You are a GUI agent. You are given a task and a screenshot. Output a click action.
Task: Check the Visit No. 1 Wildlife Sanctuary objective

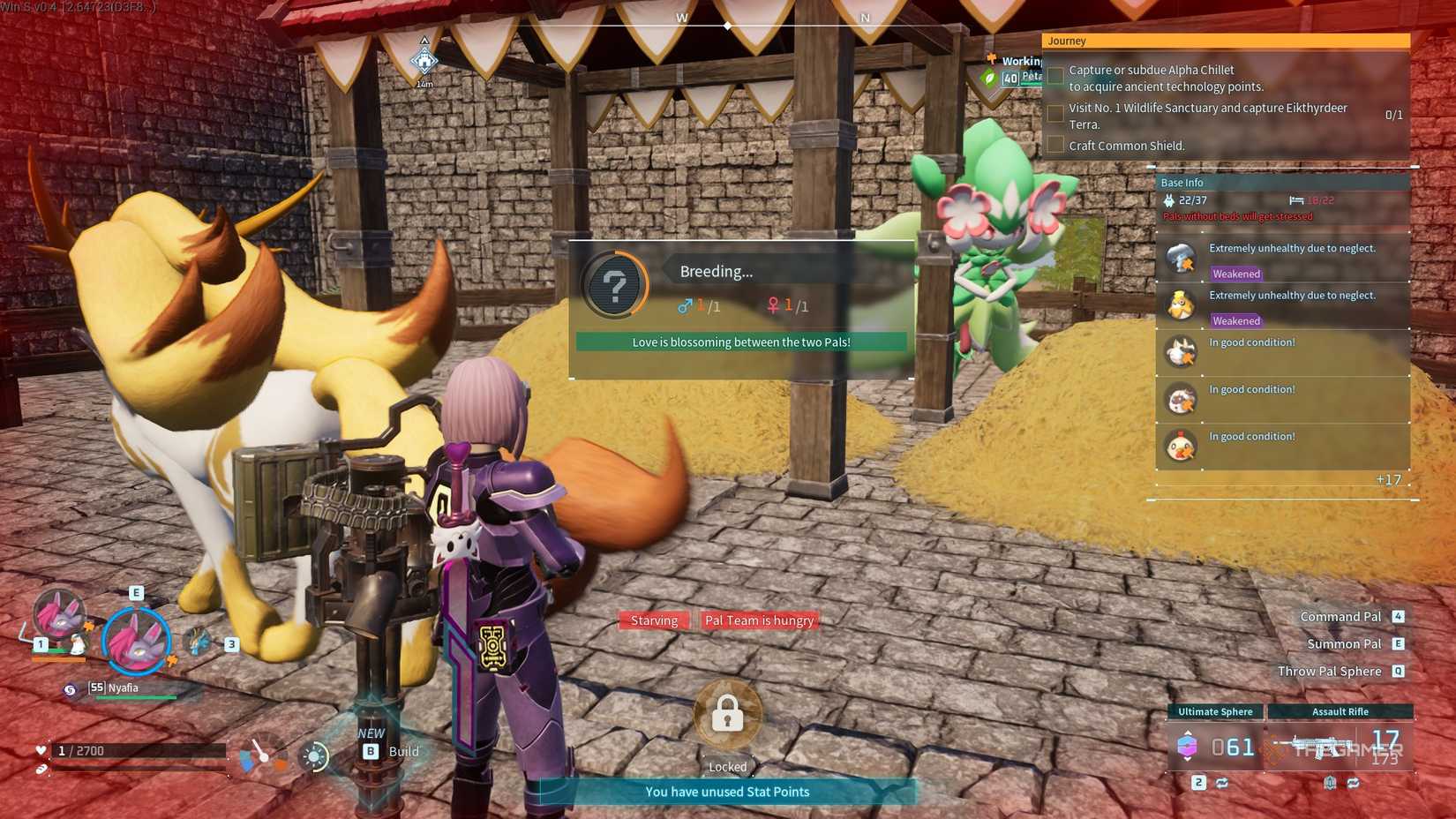point(1055,113)
